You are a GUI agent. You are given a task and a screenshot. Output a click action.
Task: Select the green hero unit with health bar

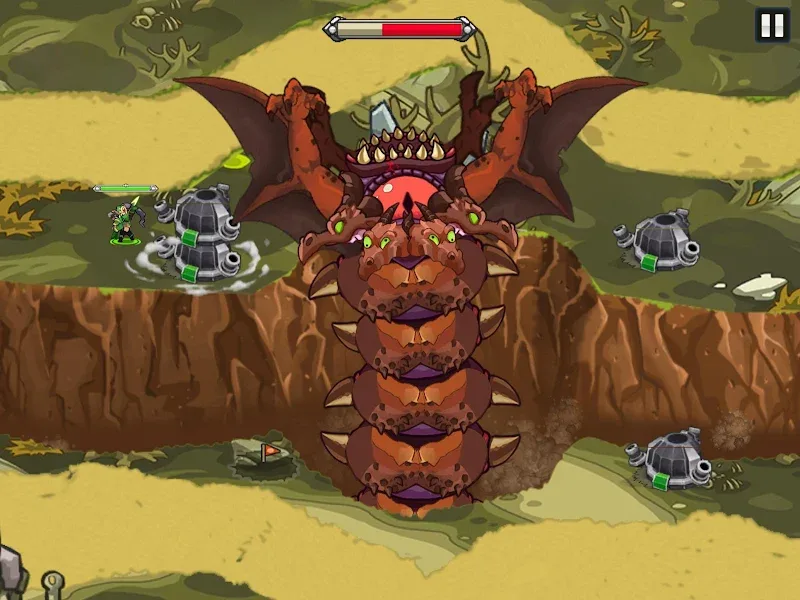(x=126, y=221)
